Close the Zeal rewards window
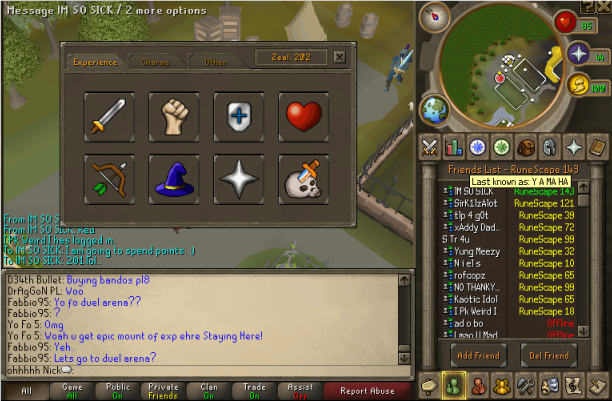The width and height of the screenshot is (612, 401). (x=339, y=57)
